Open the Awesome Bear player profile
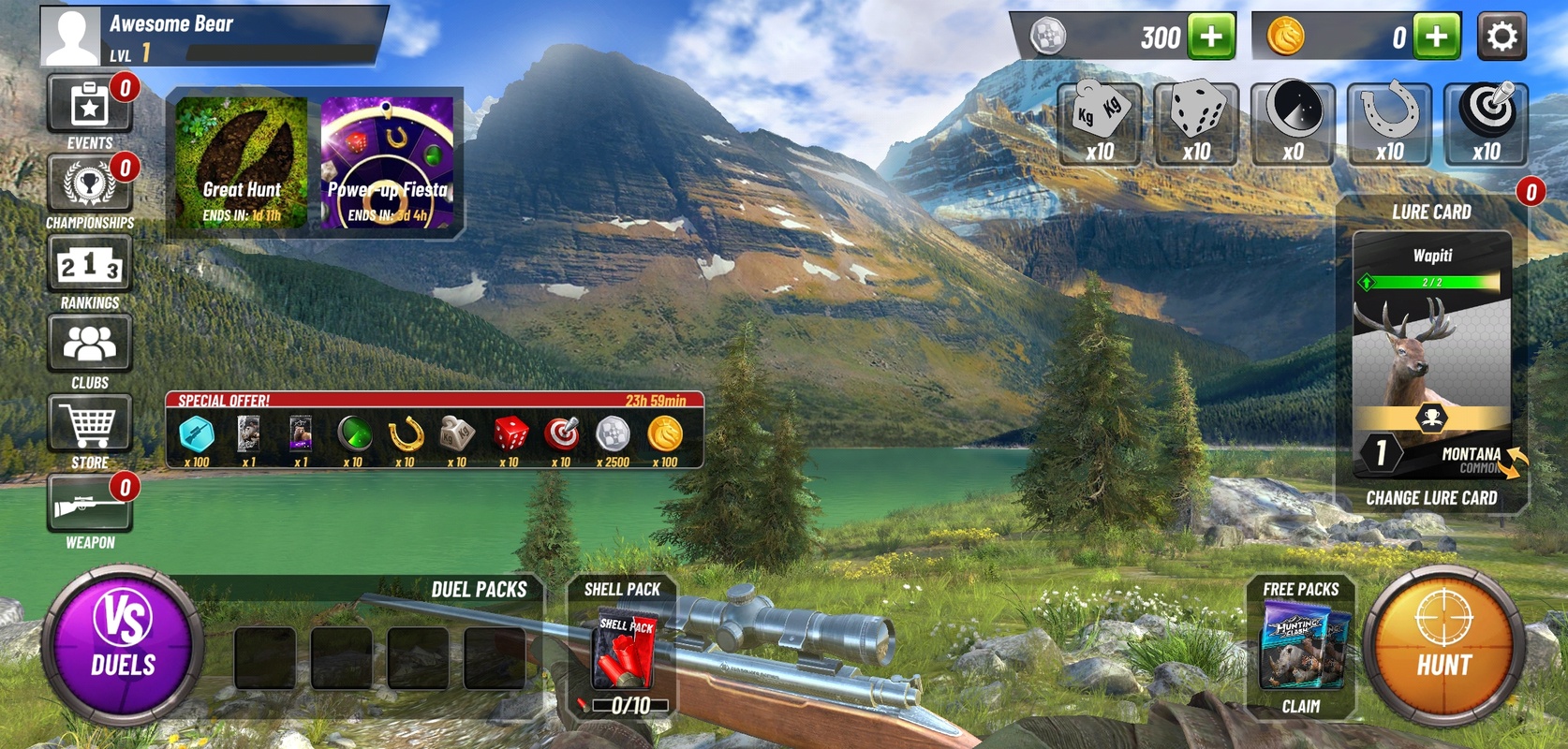 pos(70,37)
